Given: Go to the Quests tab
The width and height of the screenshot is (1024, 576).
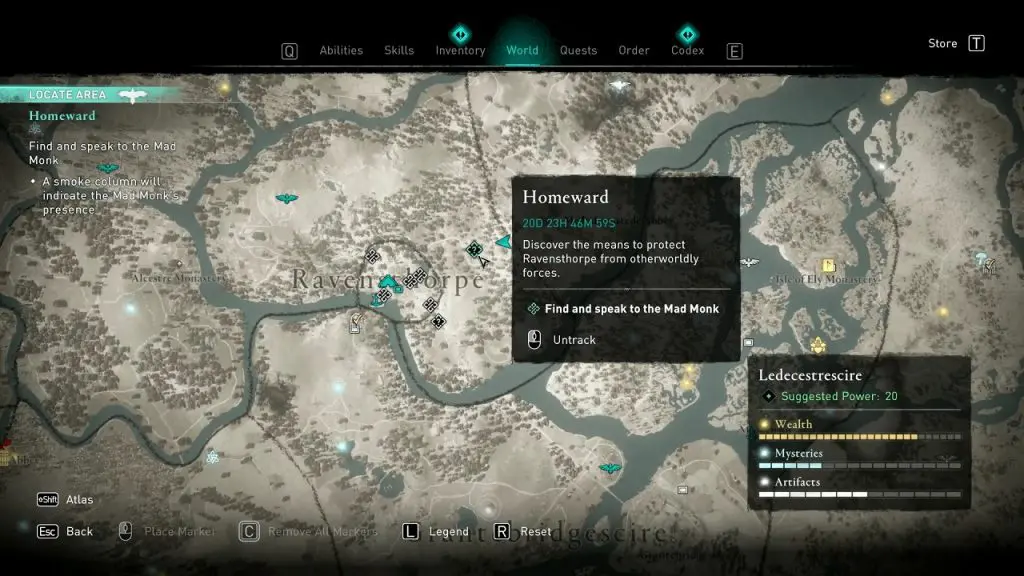Looking at the screenshot, I should pos(578,51).
